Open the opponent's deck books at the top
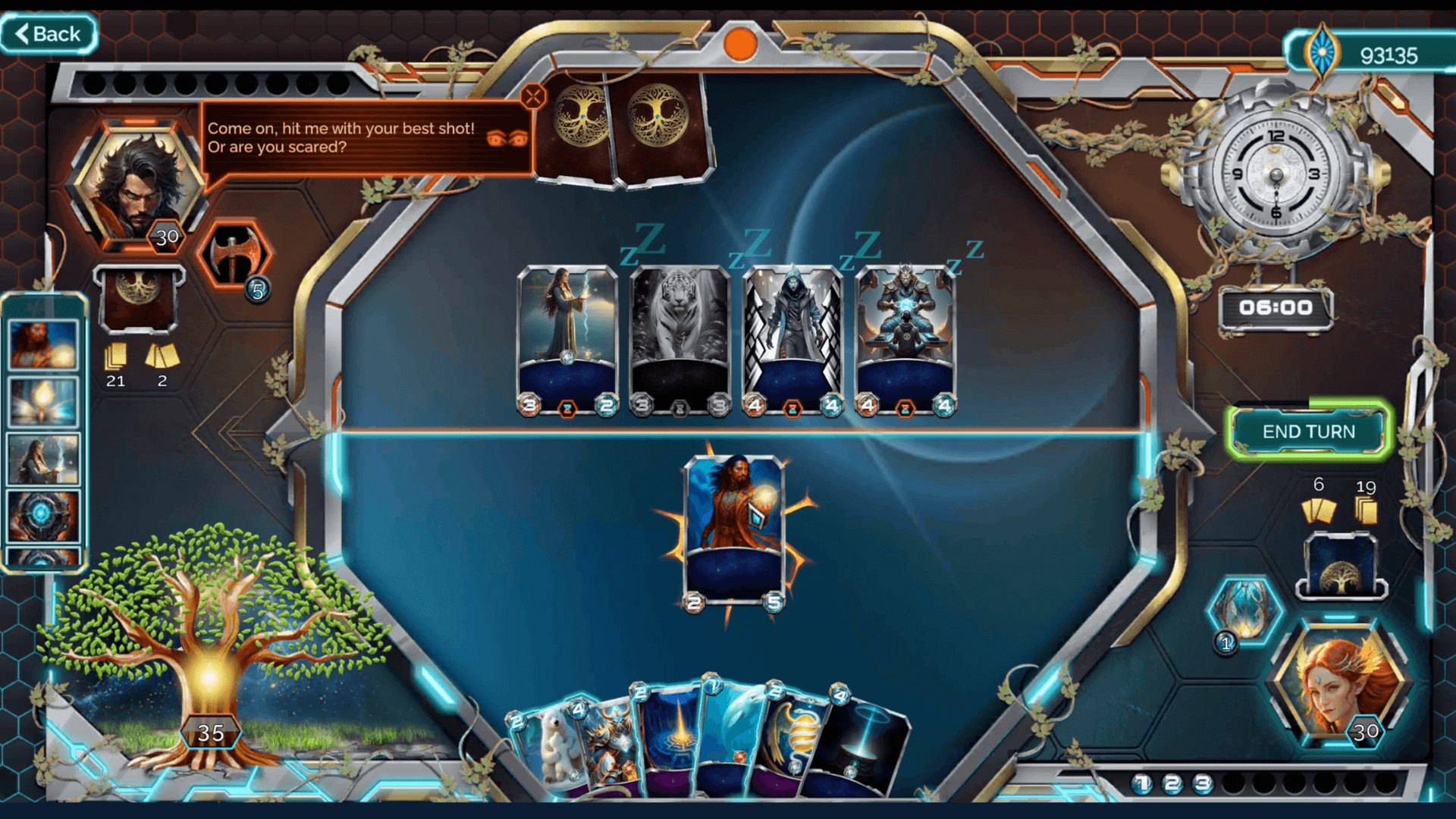The height and width of the screenshot is (819, 1456). (622, 129)
